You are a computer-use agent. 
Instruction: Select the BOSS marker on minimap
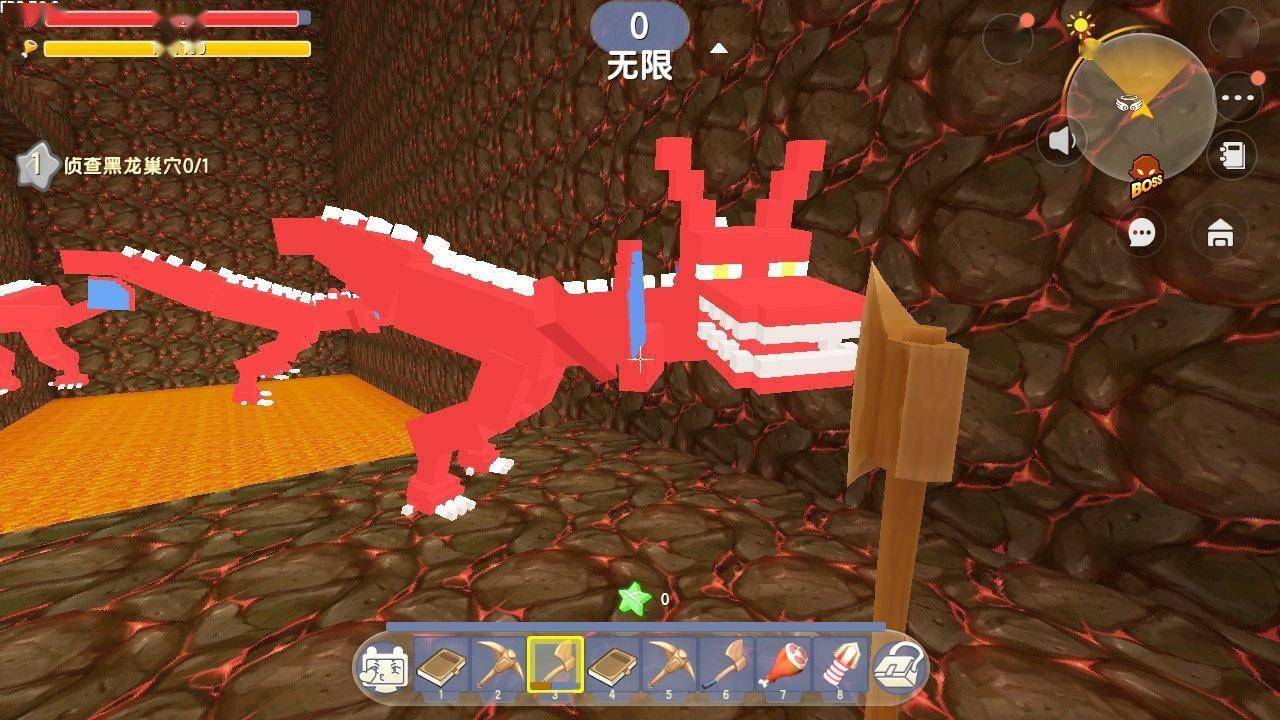tap(1146, 177)
